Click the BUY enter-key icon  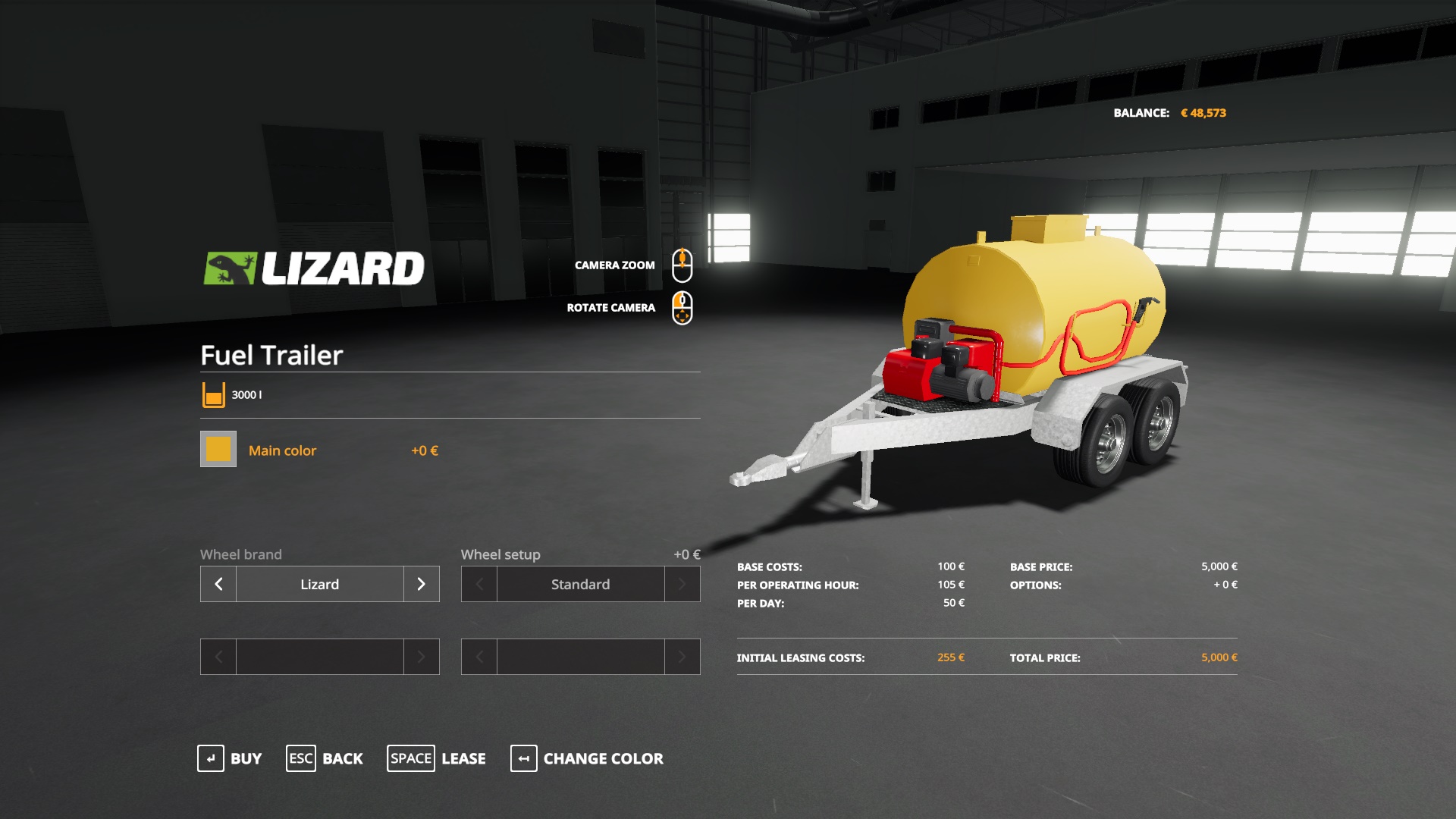click(x=210, y=758)
